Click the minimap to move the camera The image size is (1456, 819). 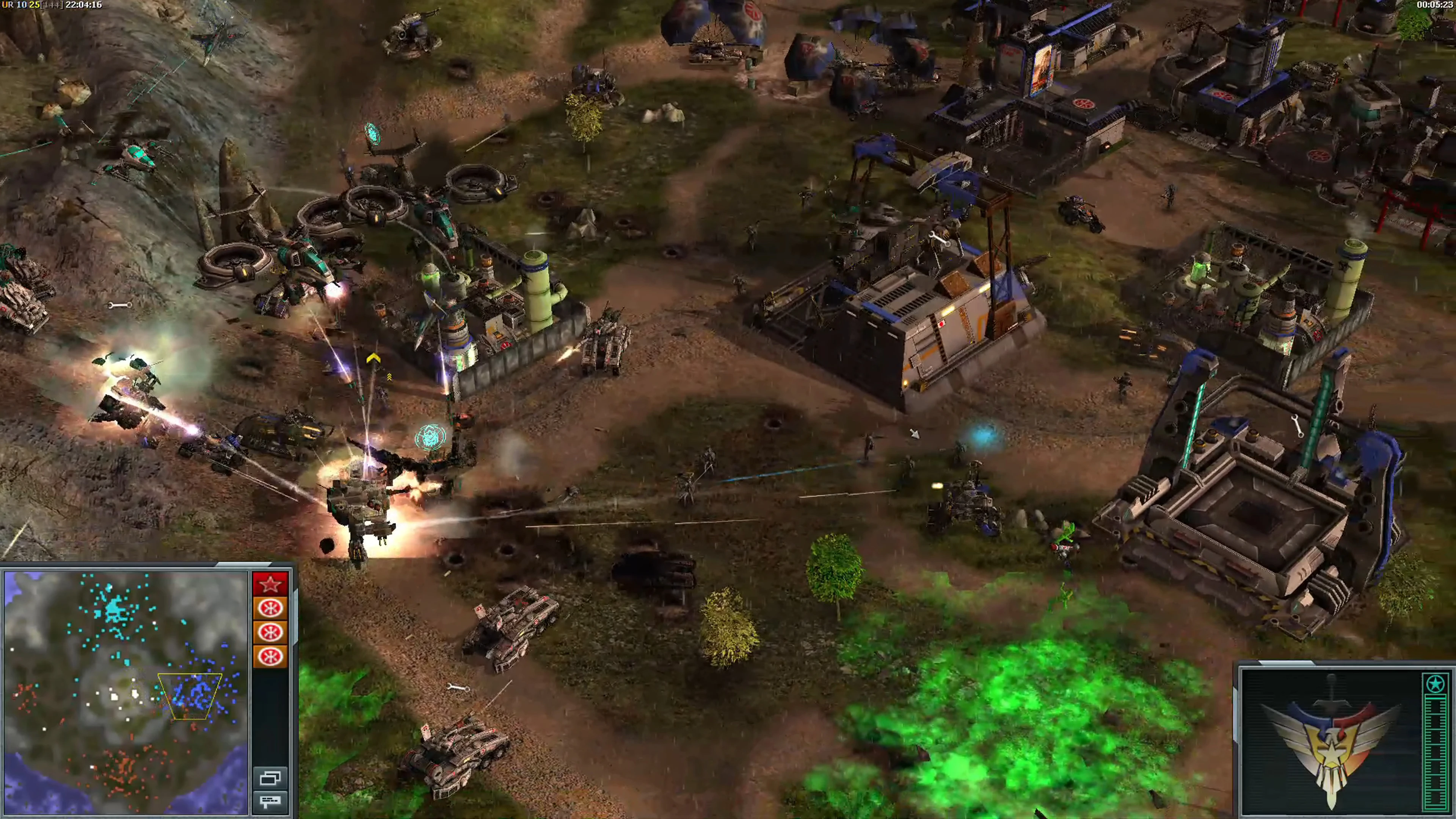(126, 692)
